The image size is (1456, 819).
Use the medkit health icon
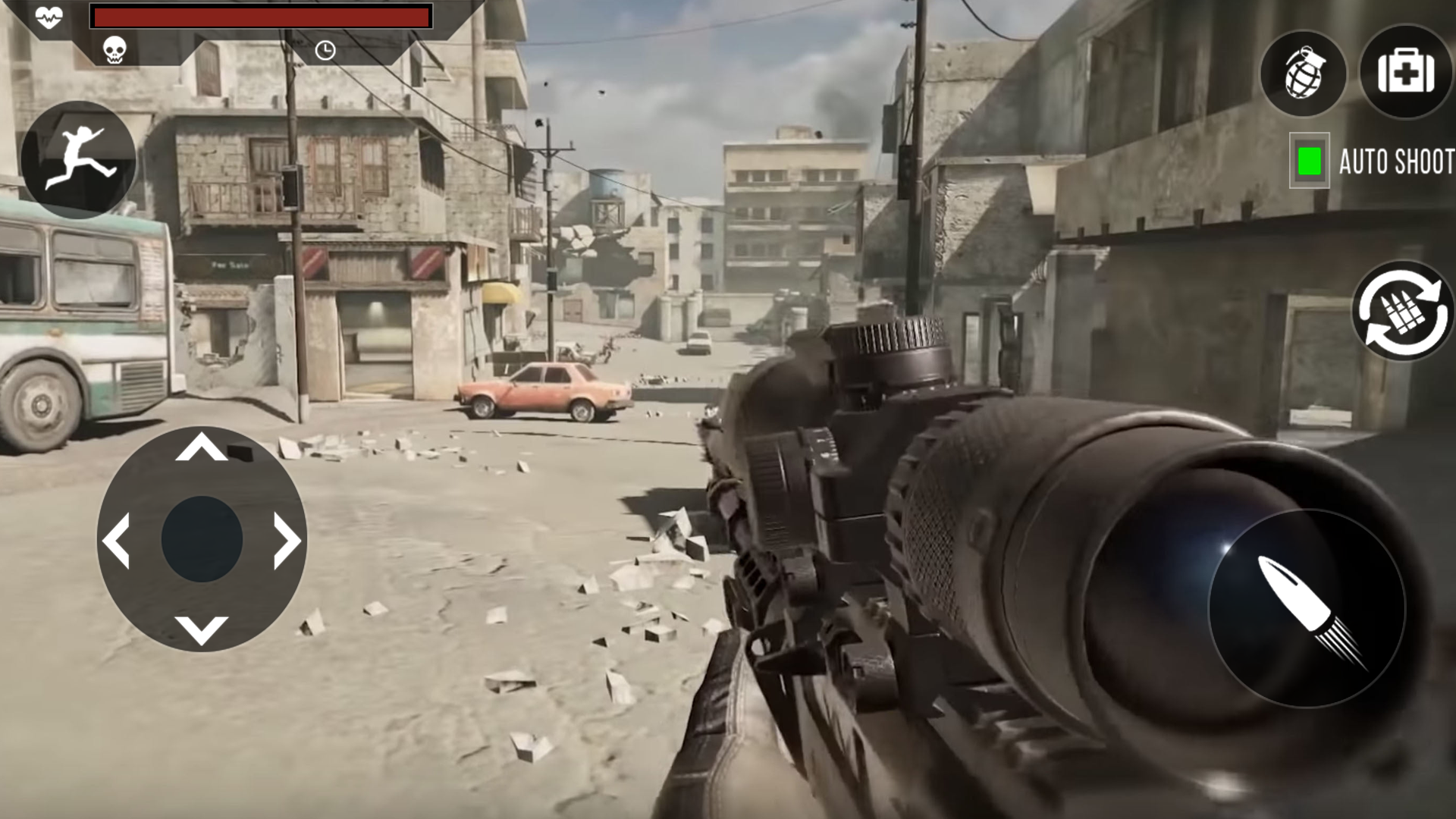[1407, 74]
